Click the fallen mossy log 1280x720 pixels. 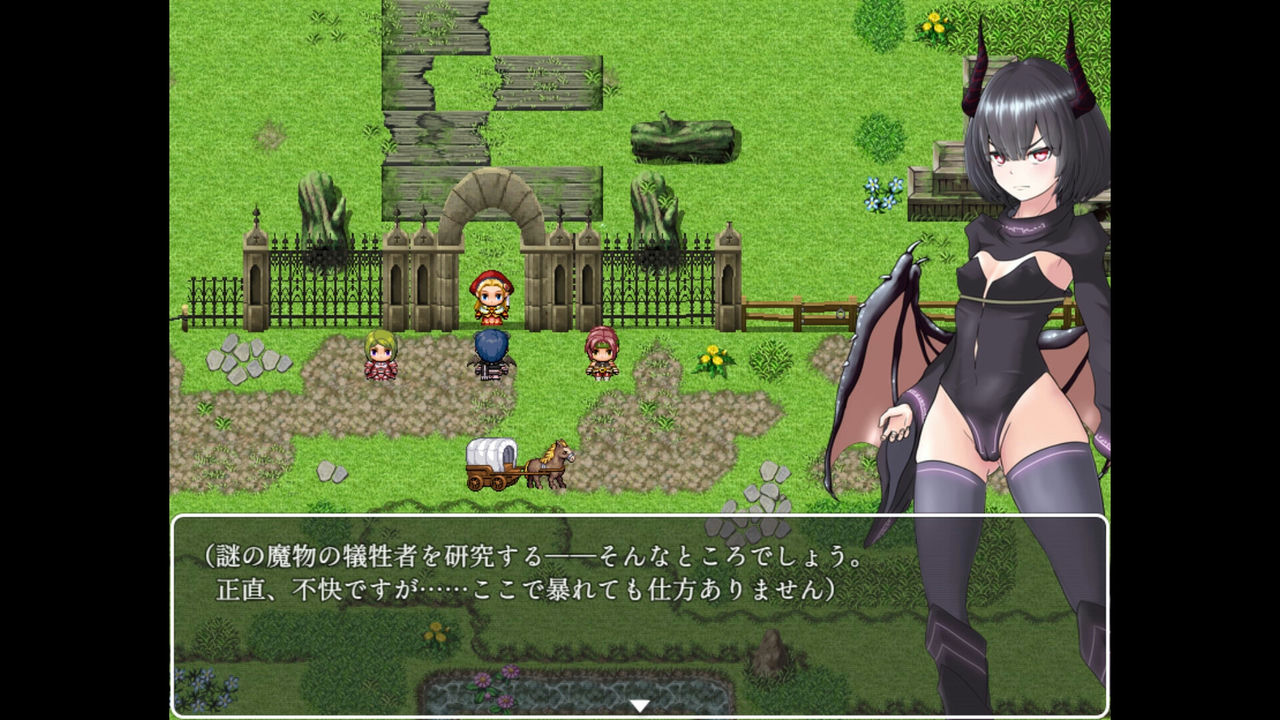click(688, 140)
